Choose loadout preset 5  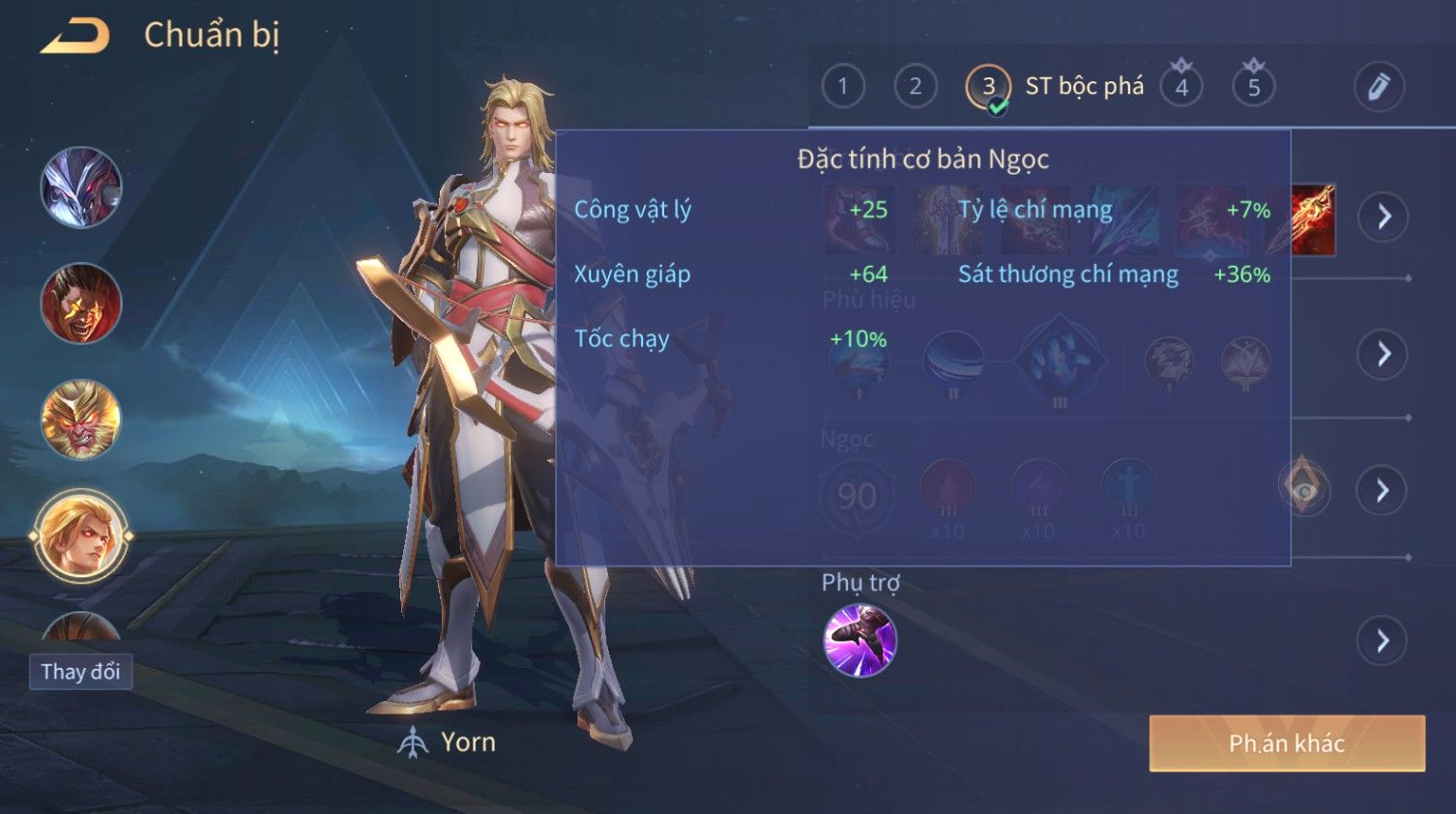click(1254, 87)
